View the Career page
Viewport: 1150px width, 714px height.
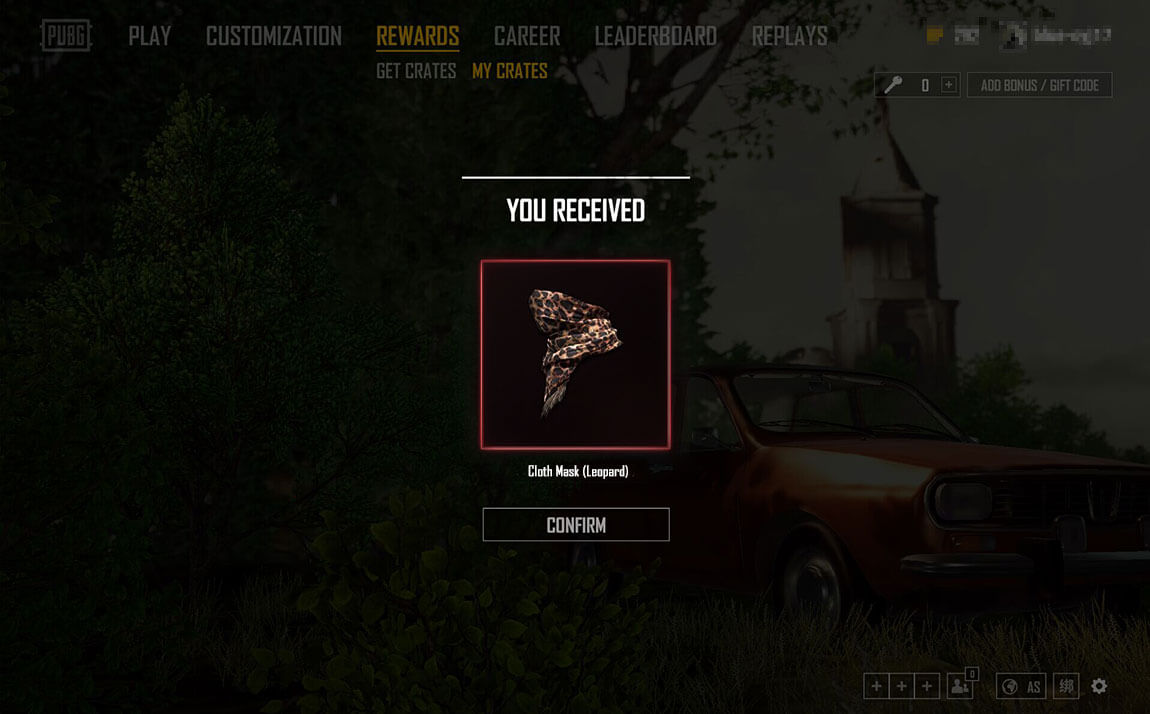pyautogui.click(x=527, y=36)
